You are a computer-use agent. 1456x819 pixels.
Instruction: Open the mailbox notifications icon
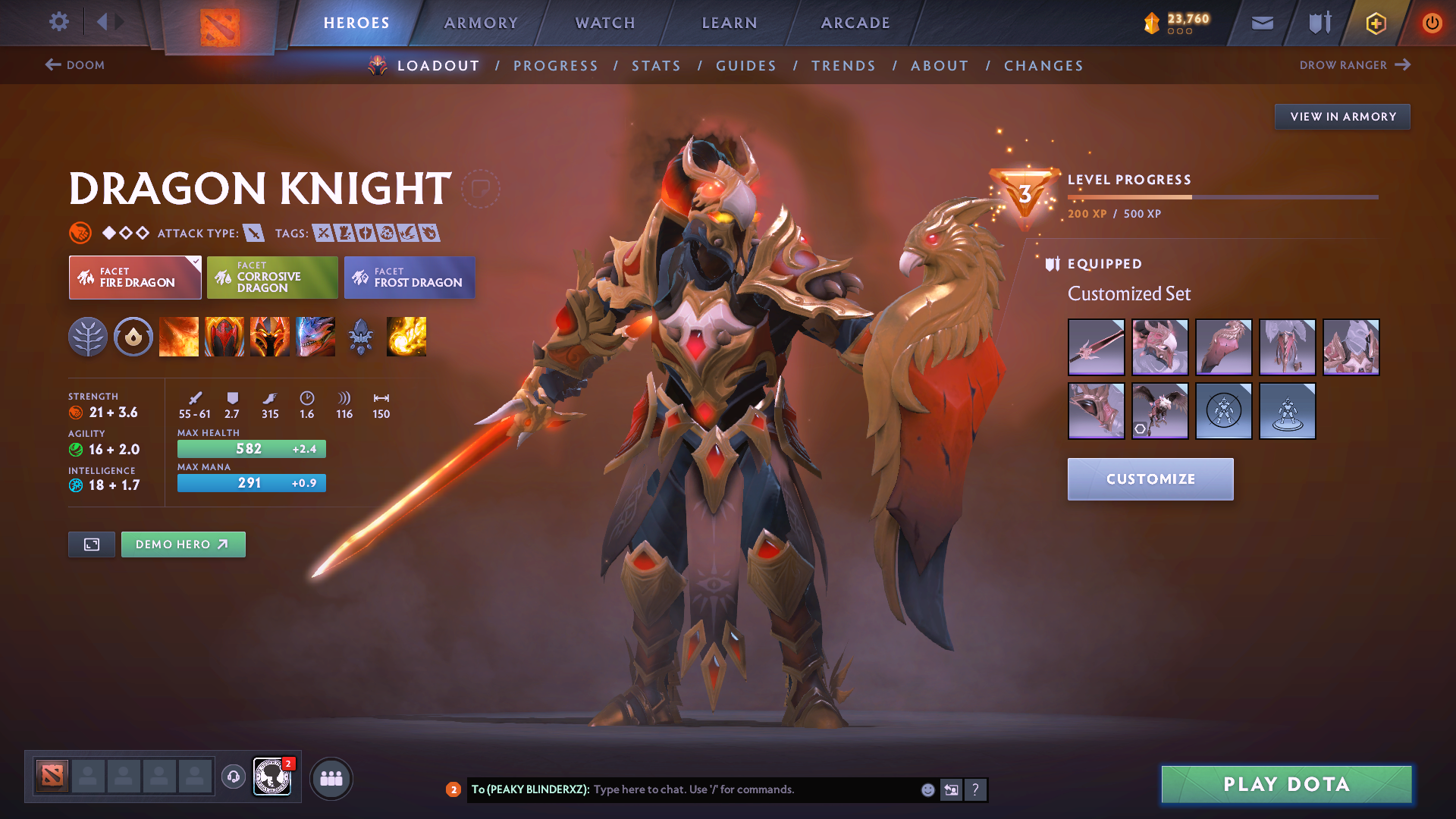click(x=1261, y=23)
